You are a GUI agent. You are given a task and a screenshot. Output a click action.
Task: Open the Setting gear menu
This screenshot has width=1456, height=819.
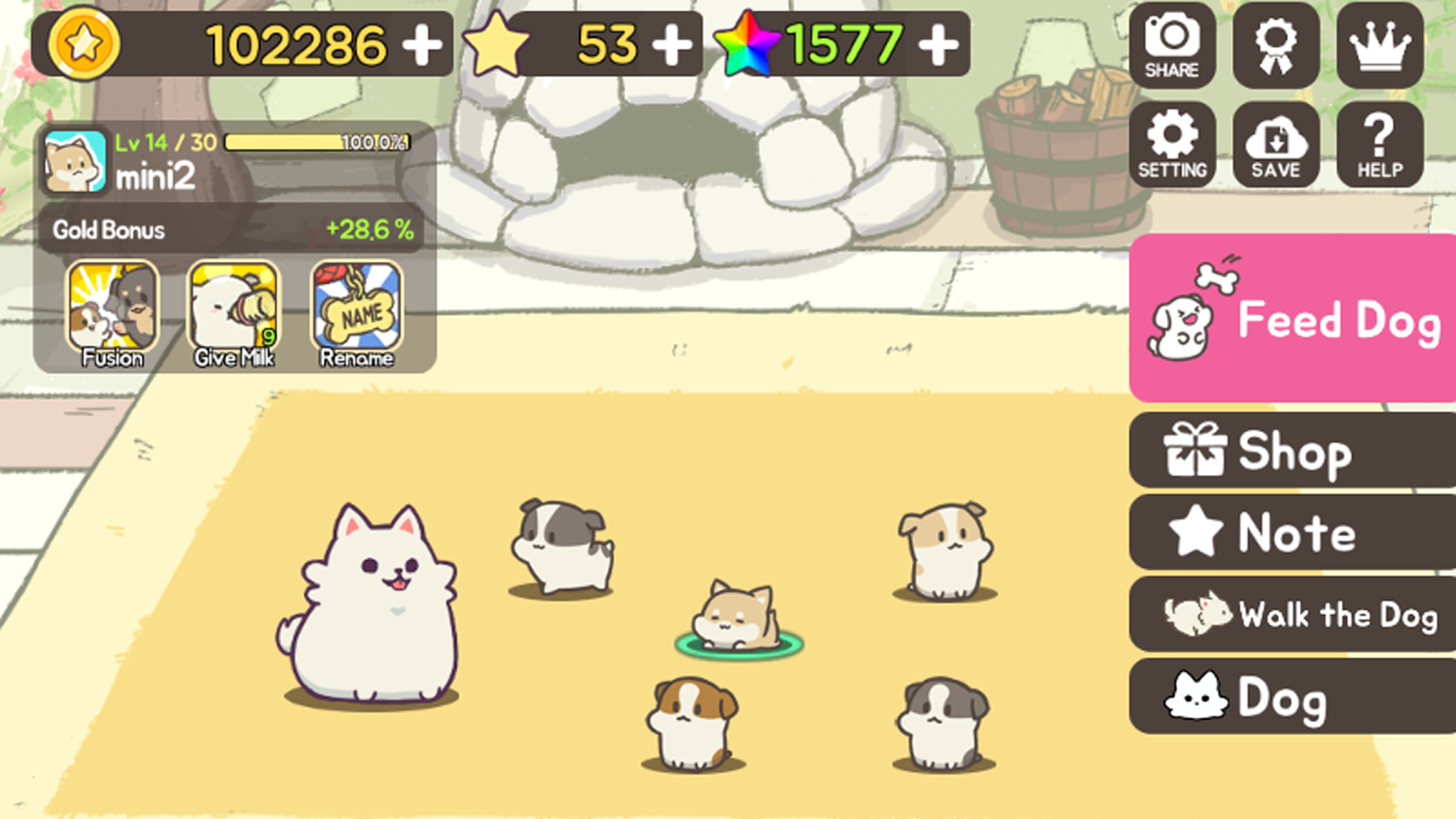pos(1173,145)
